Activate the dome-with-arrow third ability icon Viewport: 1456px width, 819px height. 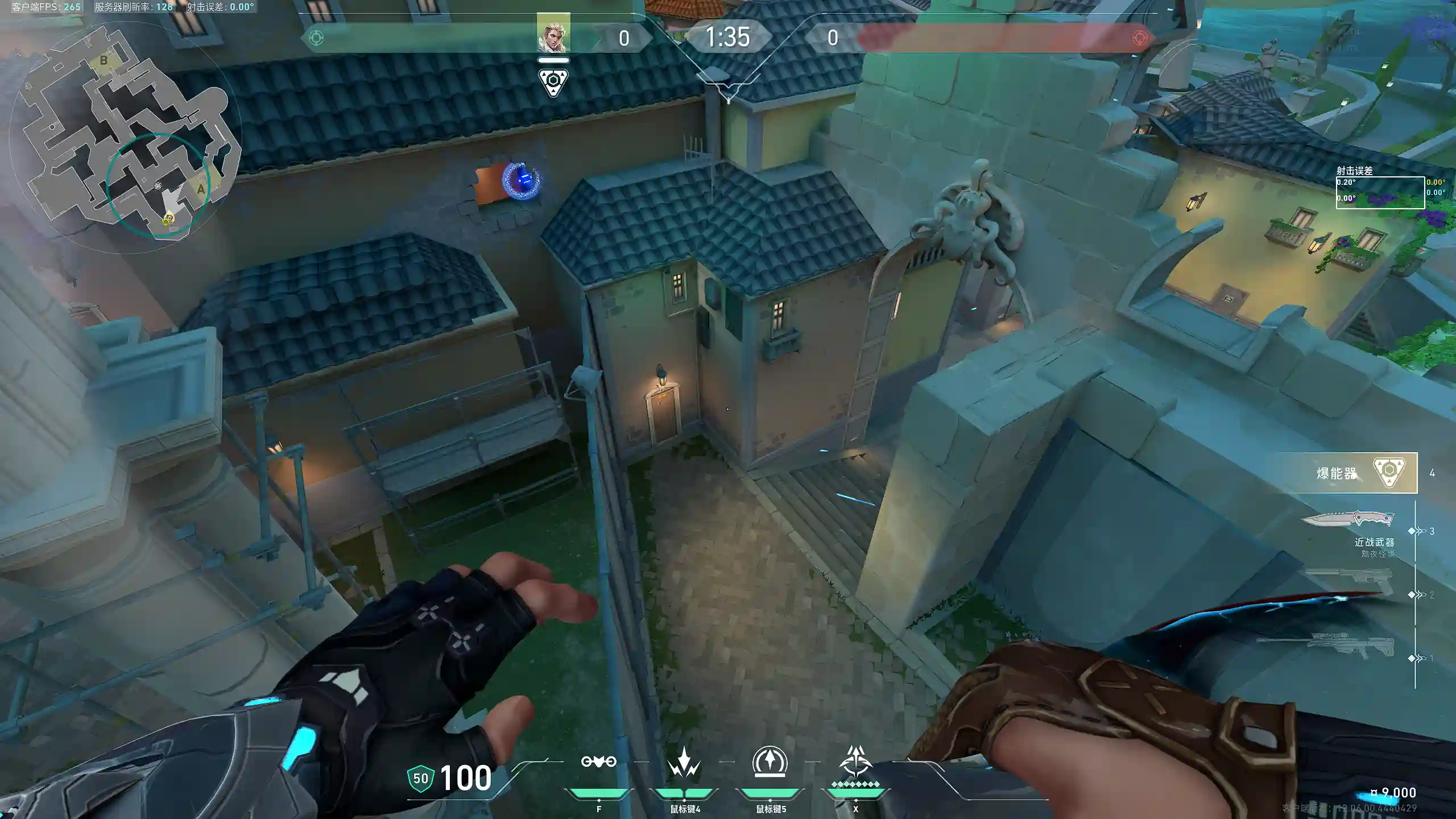(x=770, y=762)
